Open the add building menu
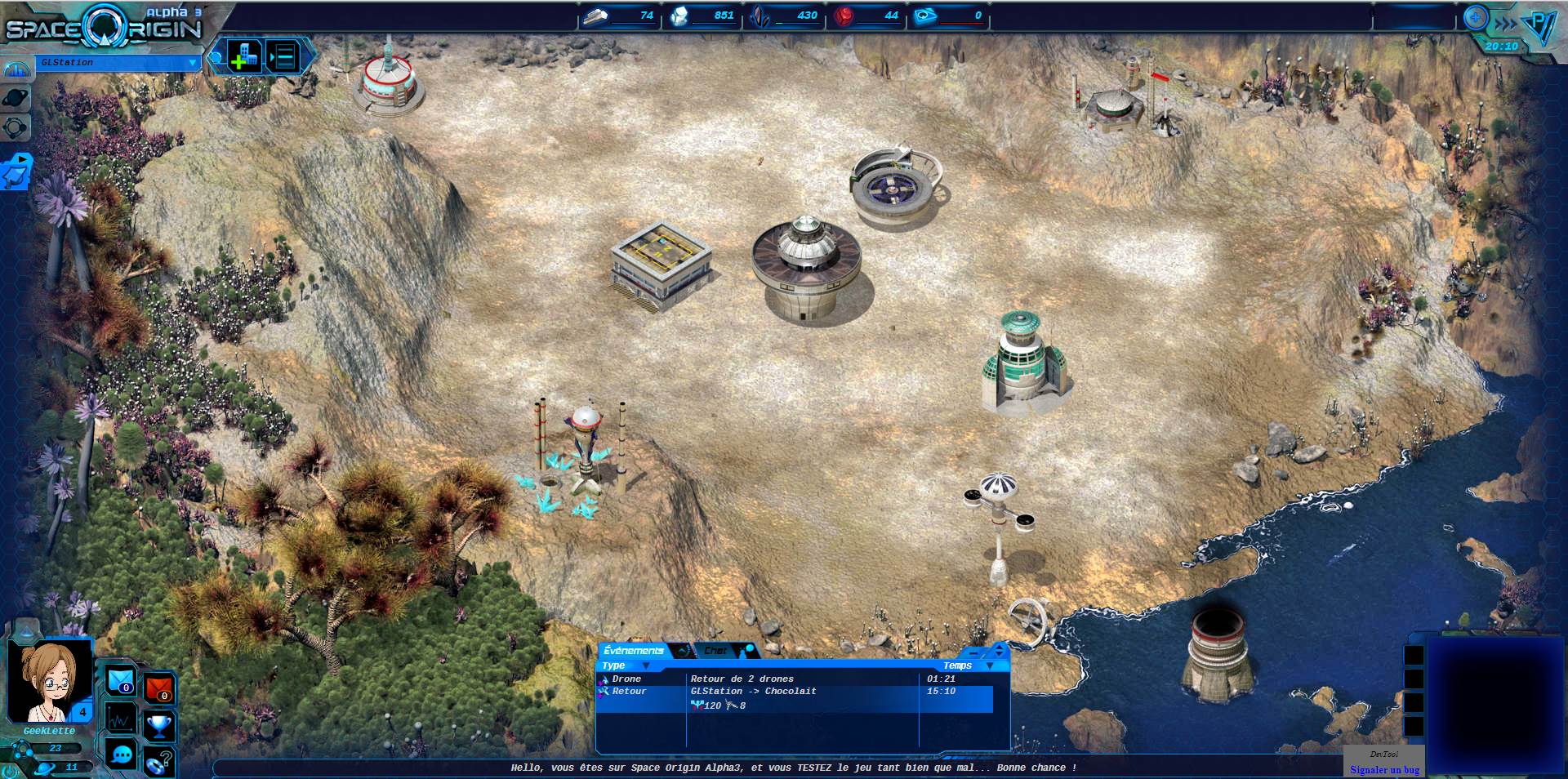Screen dimensions: 1568x779 coord(243,56)
